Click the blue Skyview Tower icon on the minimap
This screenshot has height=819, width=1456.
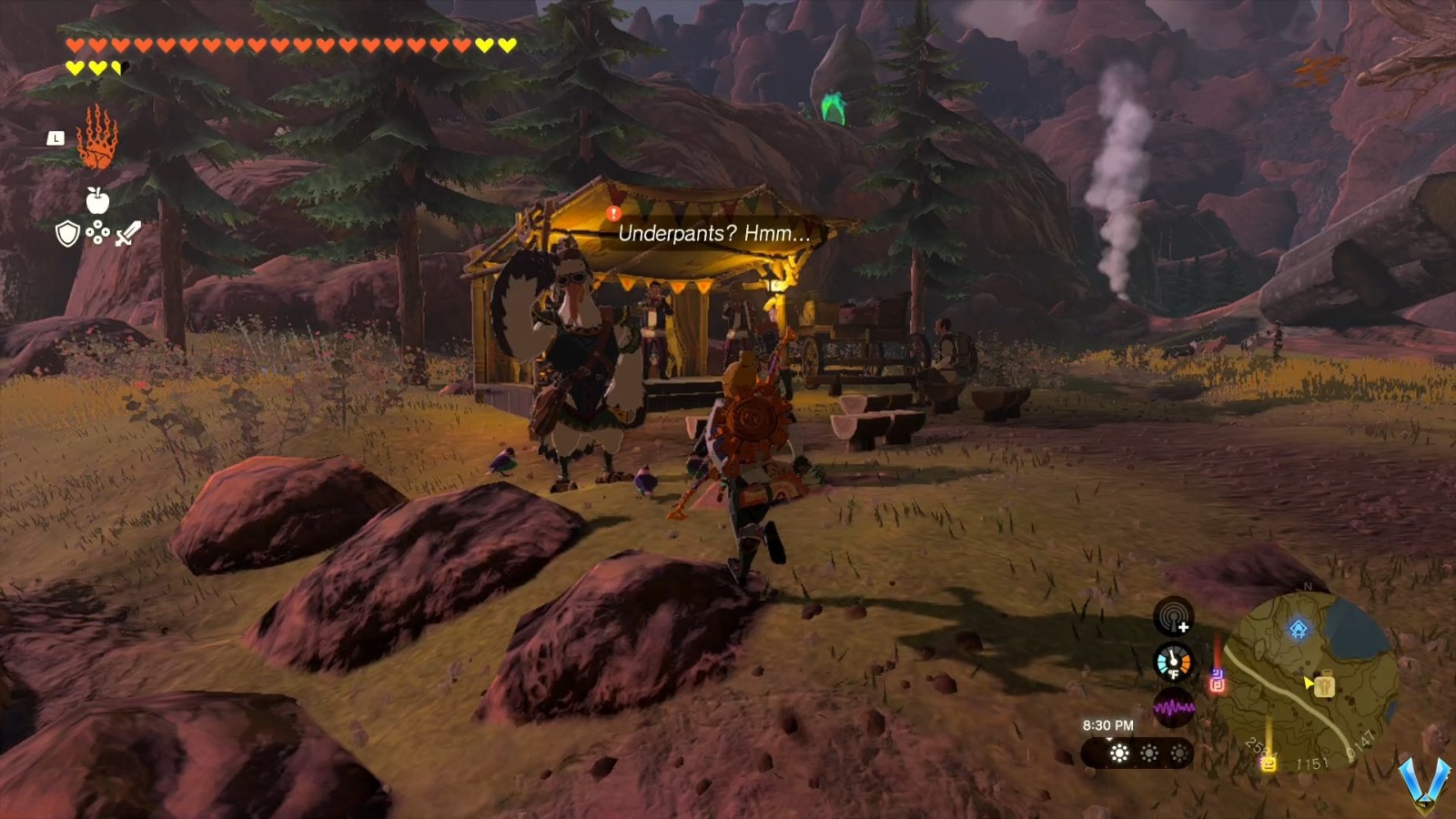click(x=1298, y=629)
